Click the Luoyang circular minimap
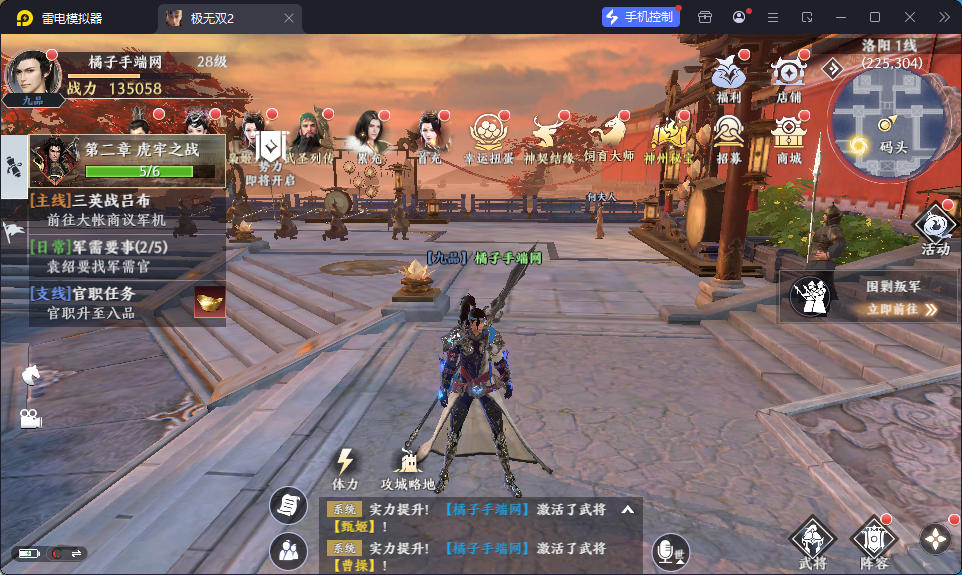This screenshot has height=575, width=962. [x=887, y=117]
